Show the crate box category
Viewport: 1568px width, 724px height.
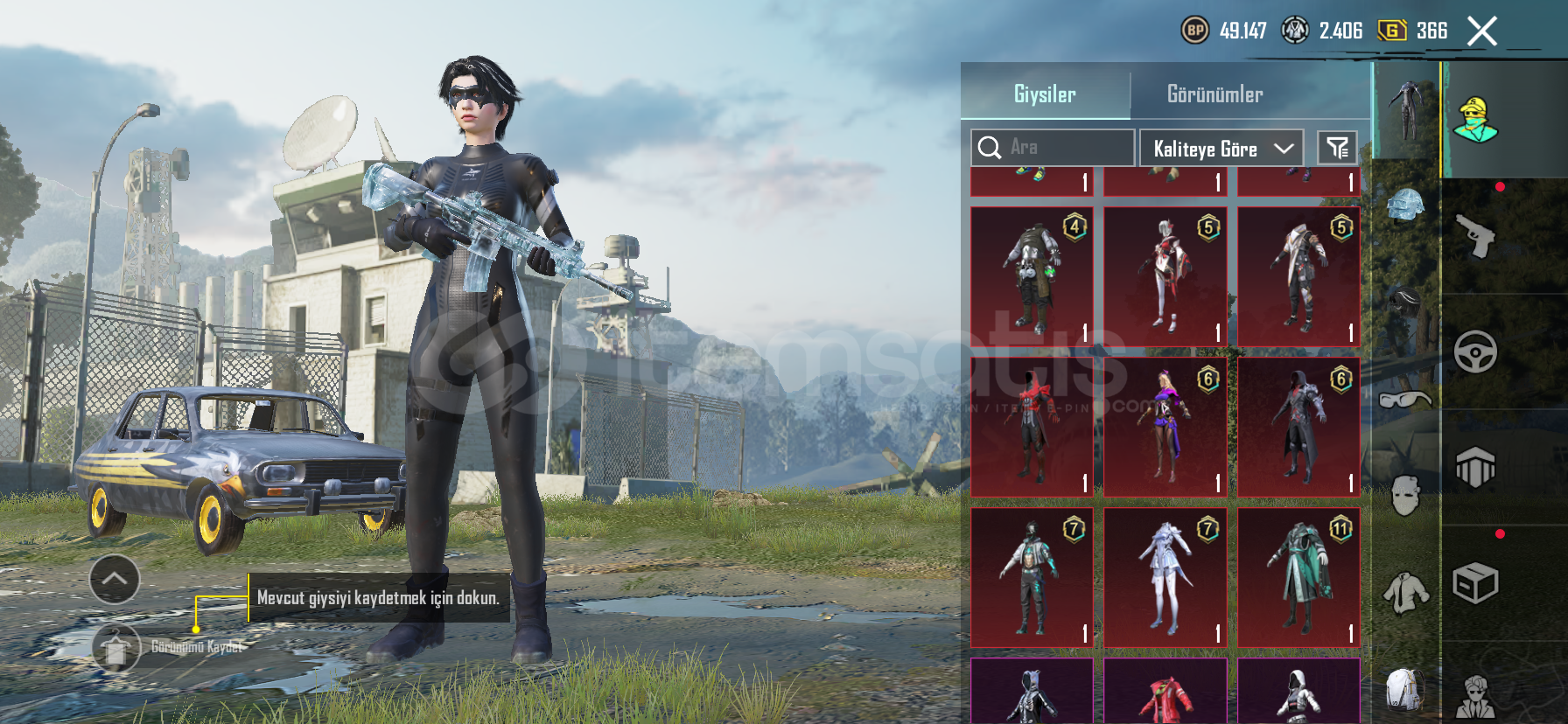point(1476,582)
